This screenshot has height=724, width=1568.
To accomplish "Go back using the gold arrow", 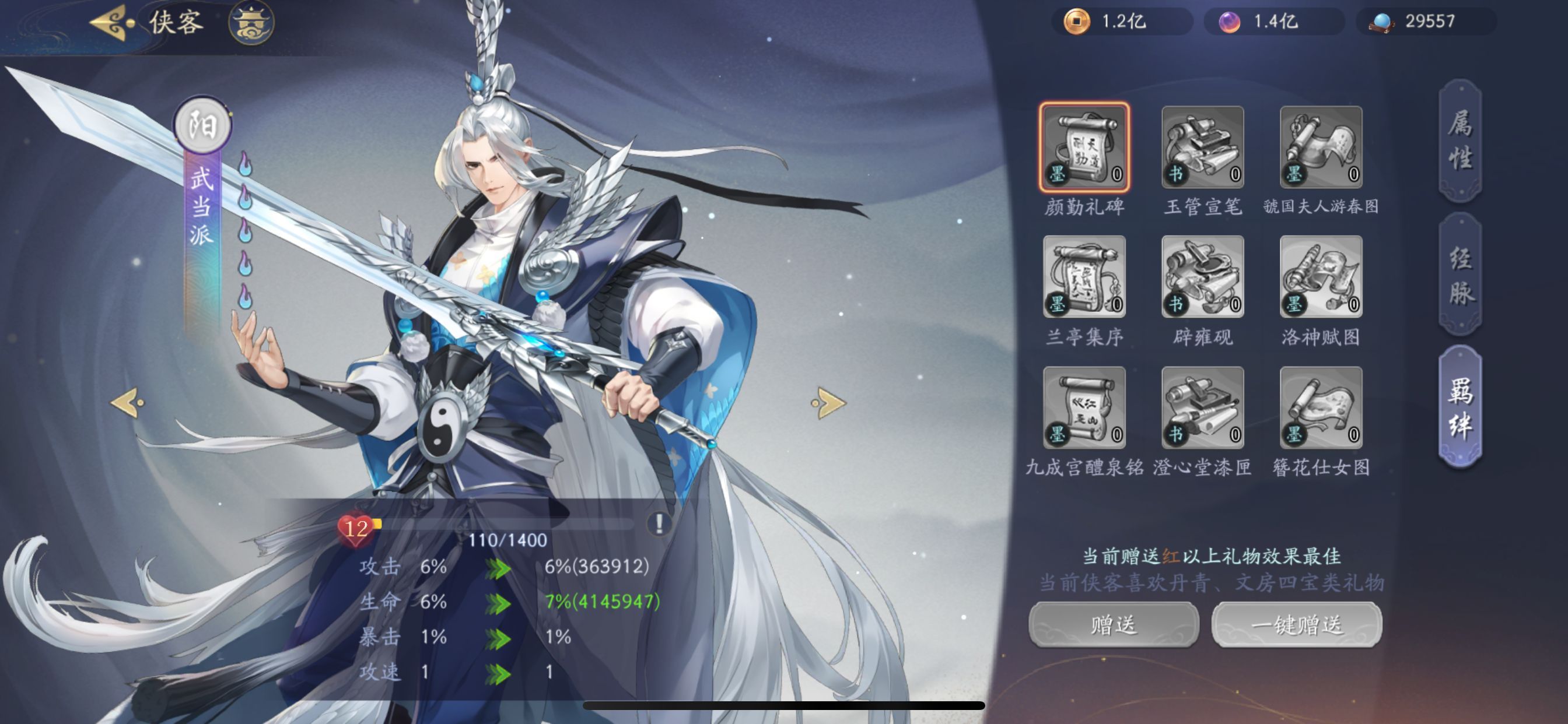I will pos(113,23).
